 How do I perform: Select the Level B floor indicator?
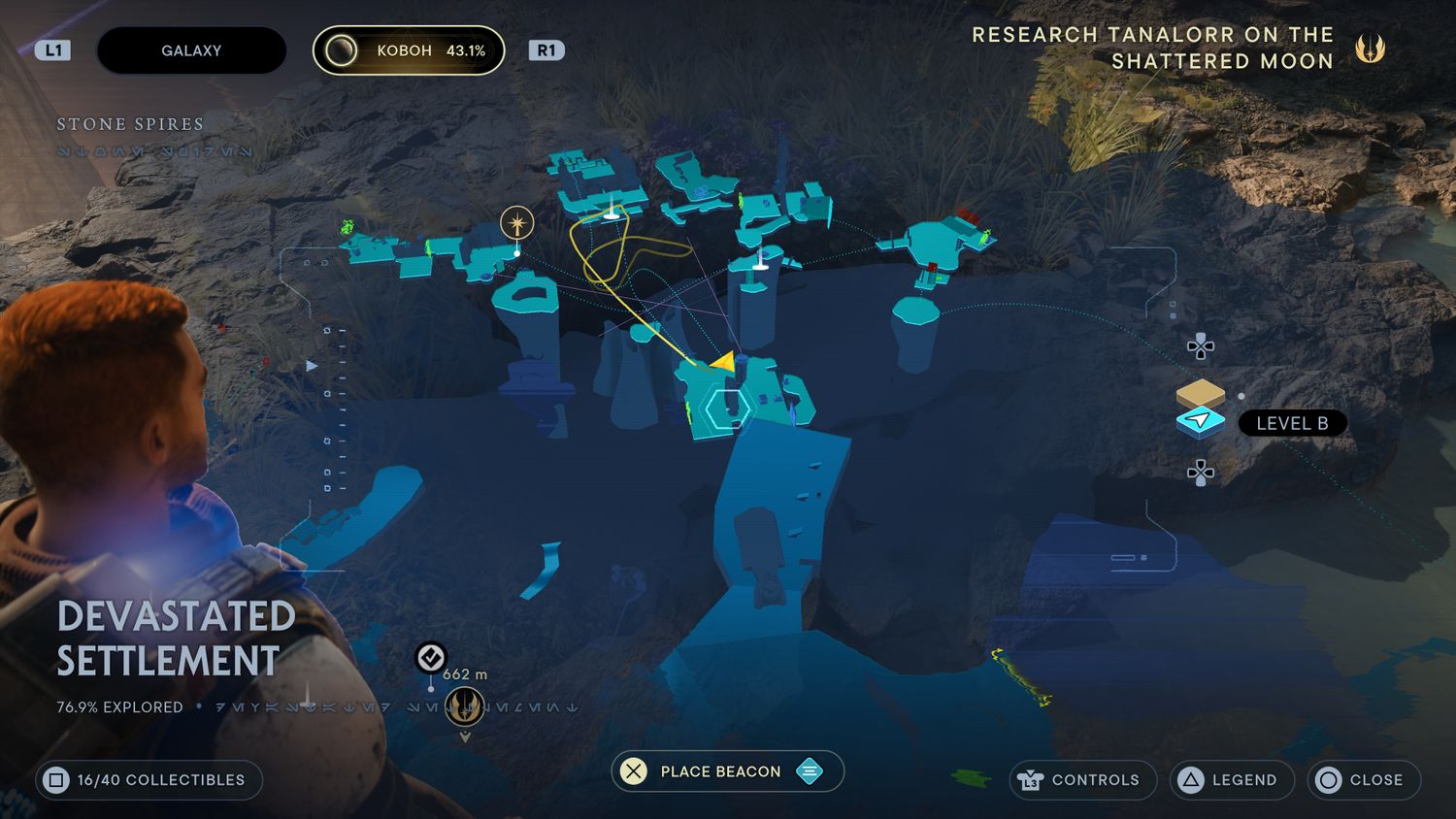click(x=1291, y=423)
